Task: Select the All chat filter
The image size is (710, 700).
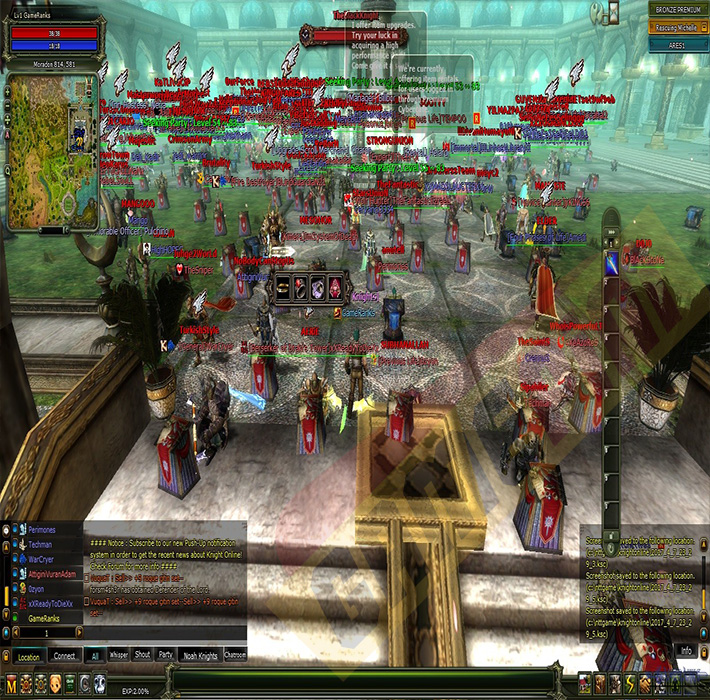Action: coord(95,656)
